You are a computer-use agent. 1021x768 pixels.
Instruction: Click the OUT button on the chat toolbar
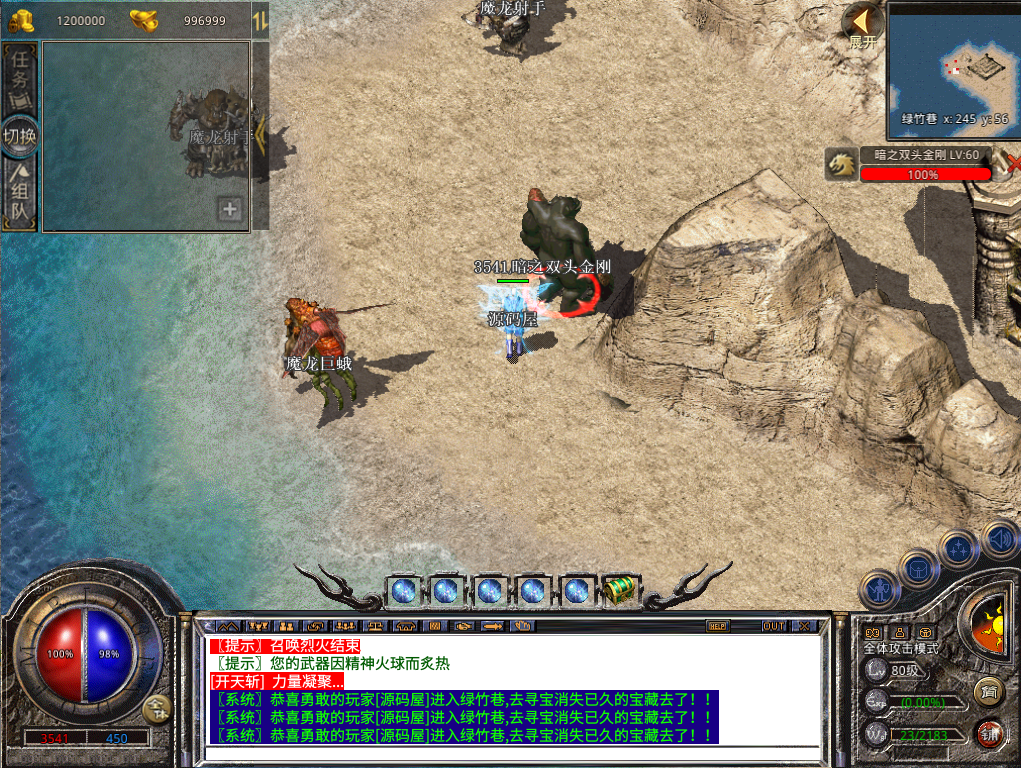(x=774, y=626)
